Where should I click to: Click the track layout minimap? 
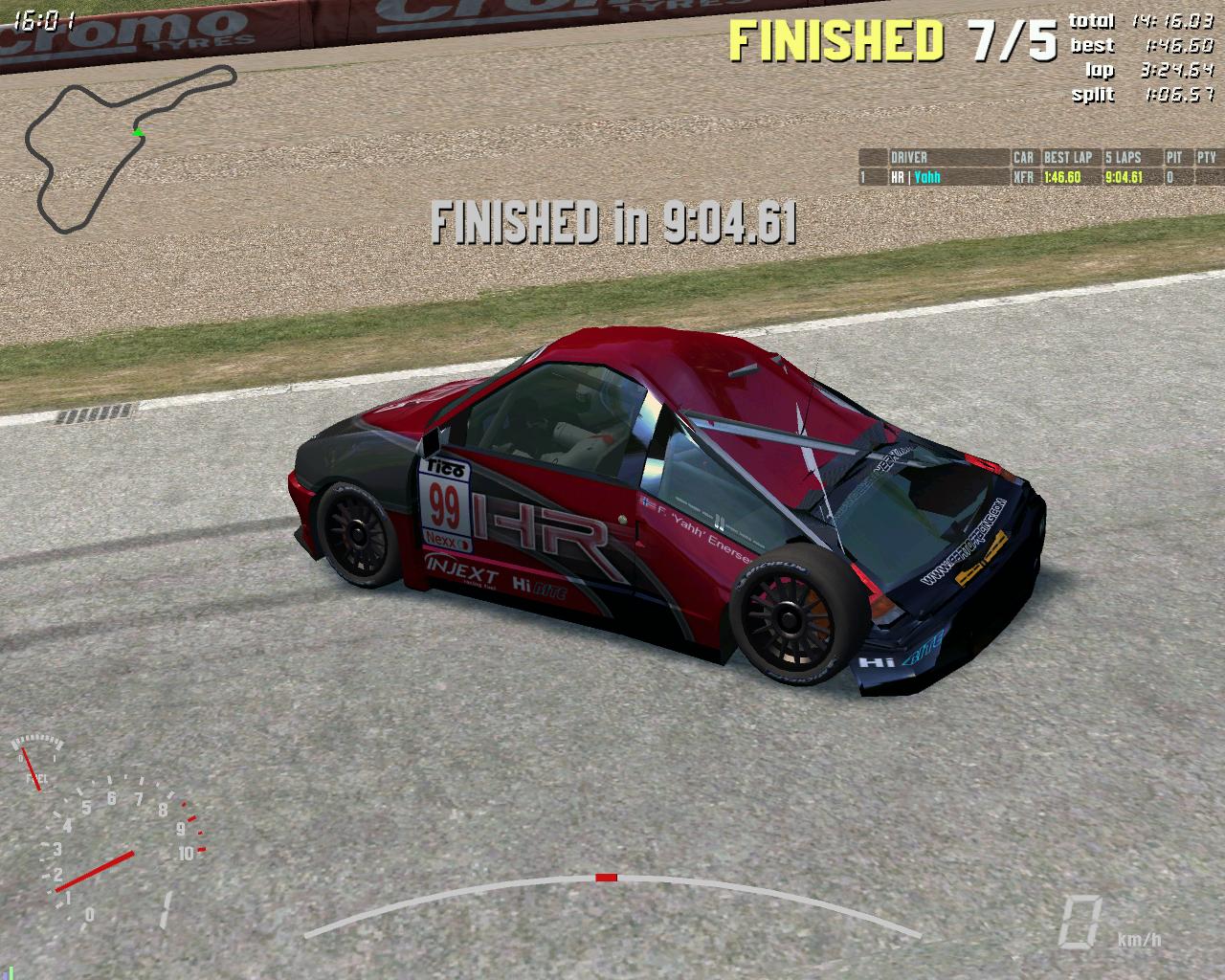131,146
